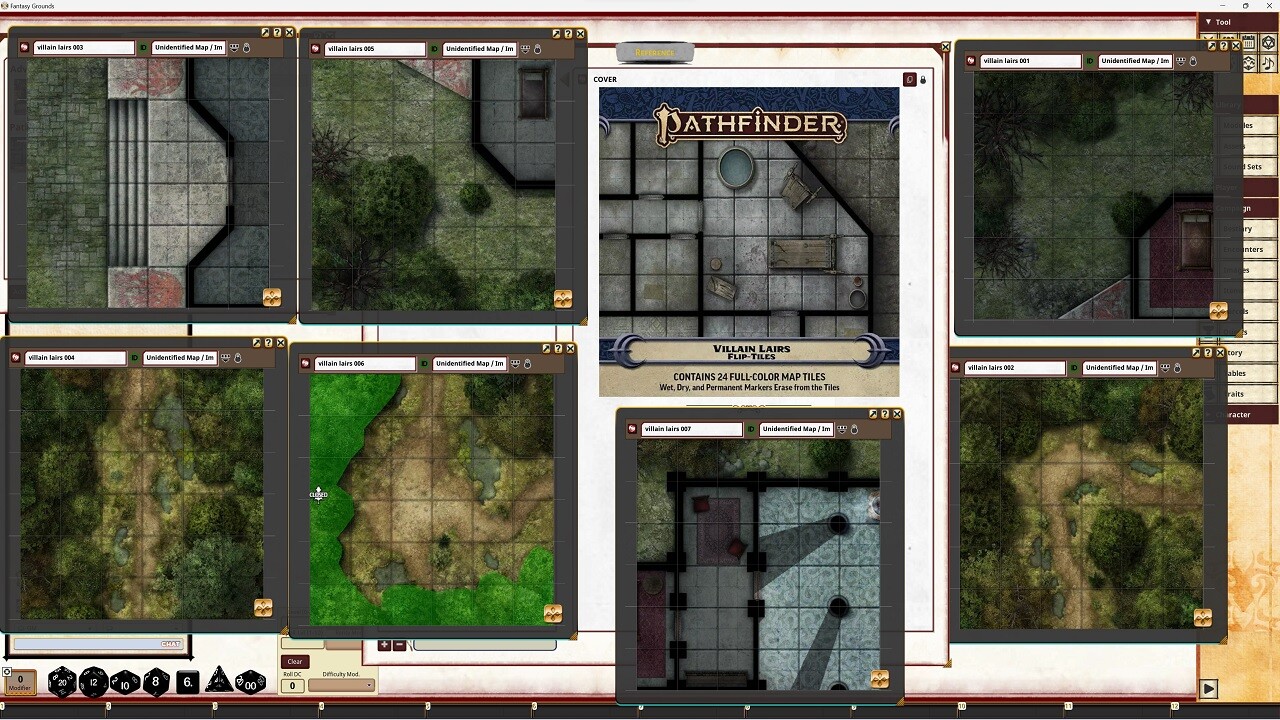Image resolution: width=1280 pixels, height=720 pixels.
Task: Click the help question mark on villain lairs 001
Action: point(1224,46)
